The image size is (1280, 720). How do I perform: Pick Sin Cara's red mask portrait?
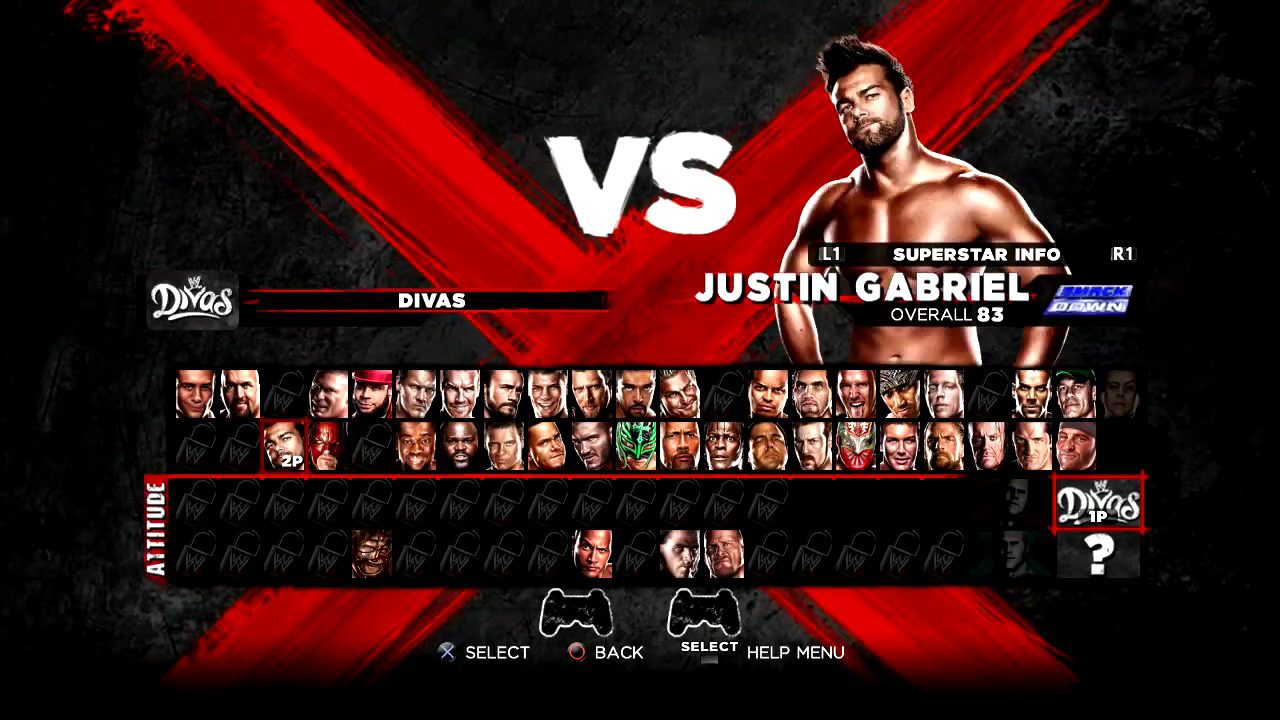click(854, 445)
